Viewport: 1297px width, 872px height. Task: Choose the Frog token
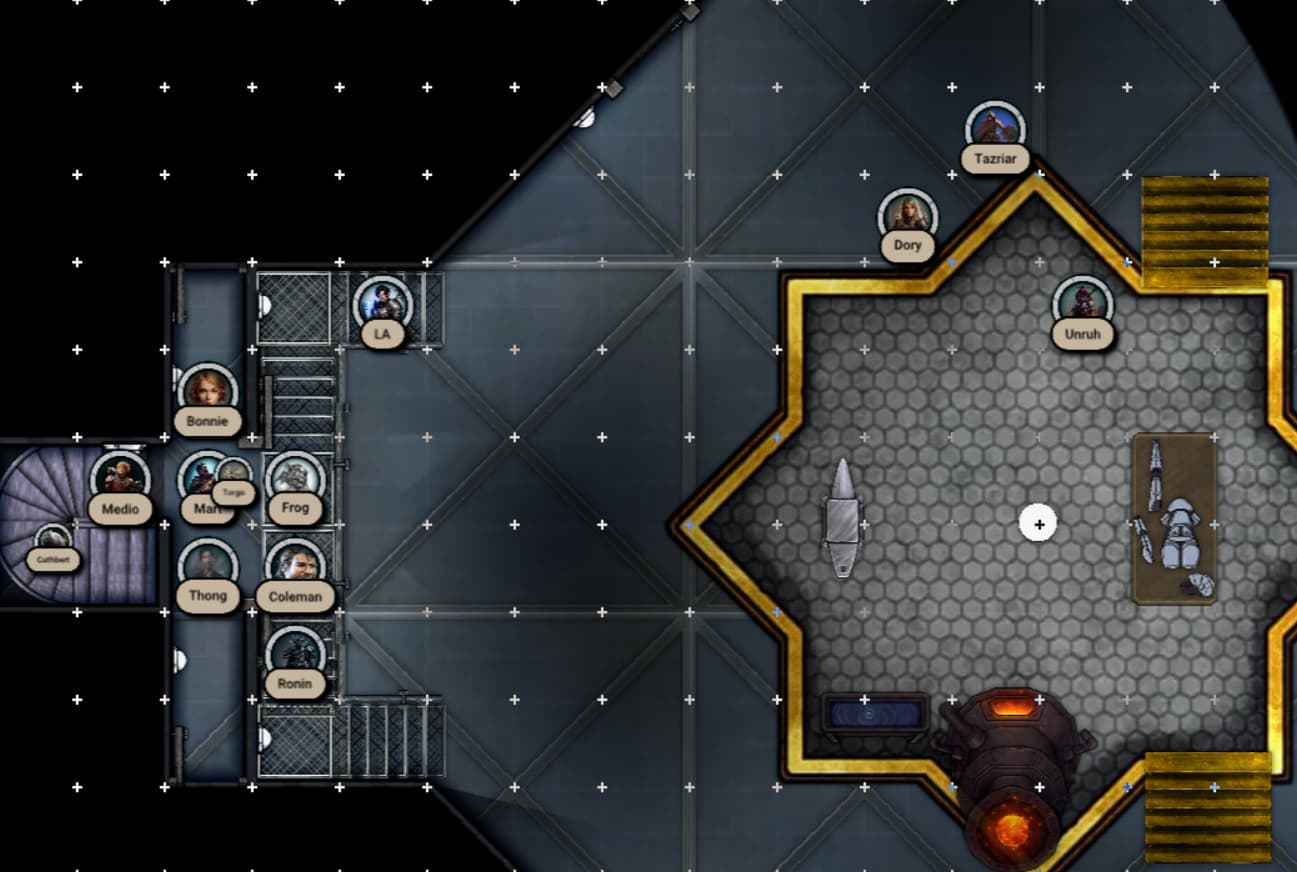295,479
